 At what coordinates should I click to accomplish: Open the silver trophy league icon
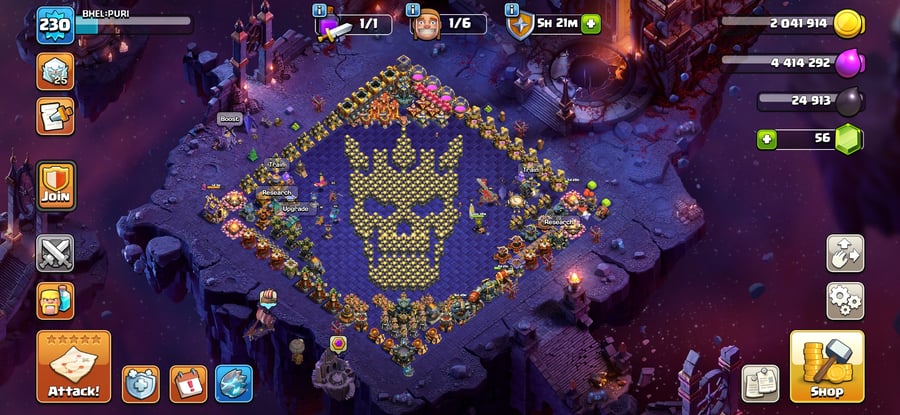coord(55,71)
